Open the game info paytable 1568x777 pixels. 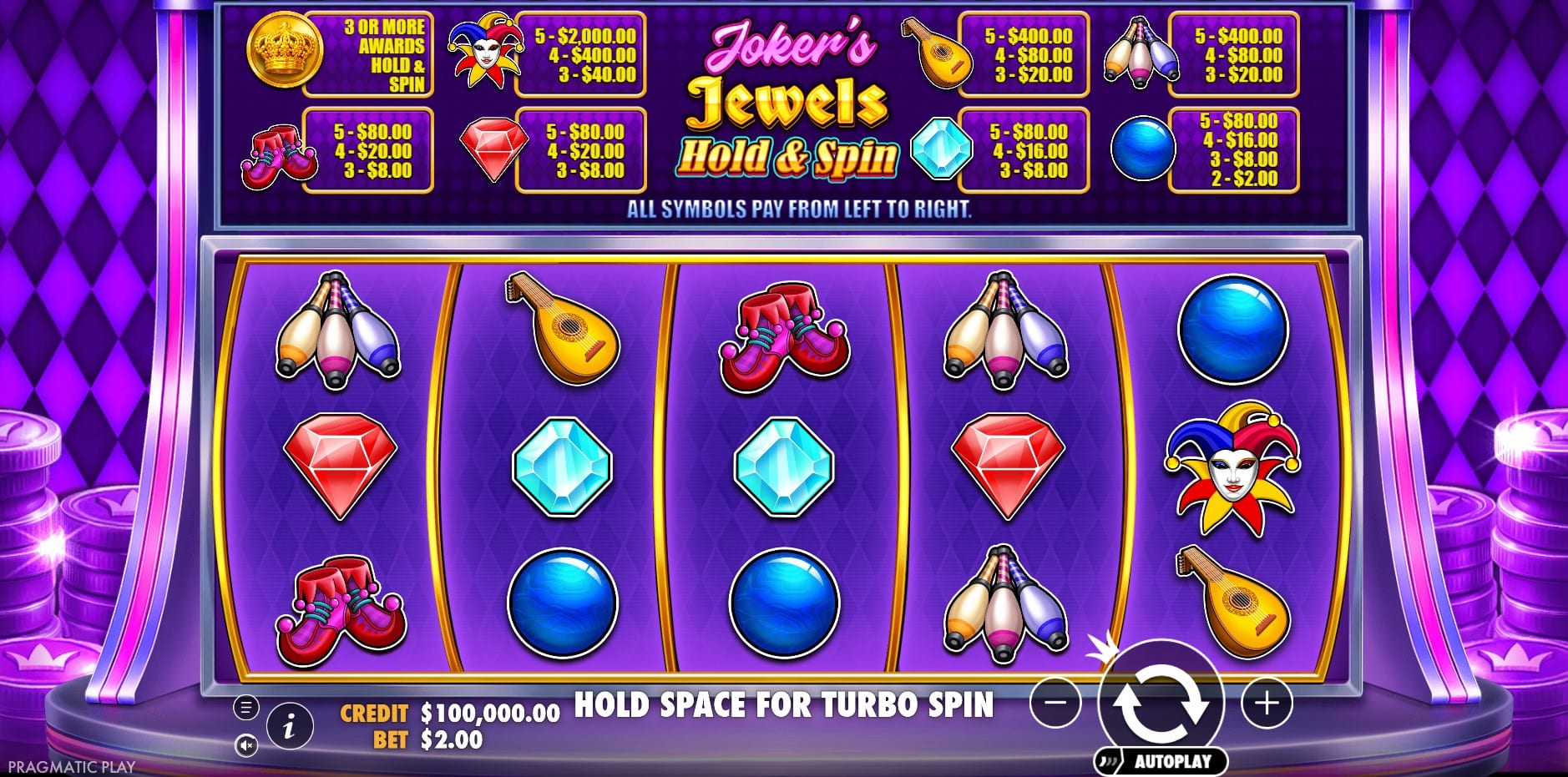[289, 726]
